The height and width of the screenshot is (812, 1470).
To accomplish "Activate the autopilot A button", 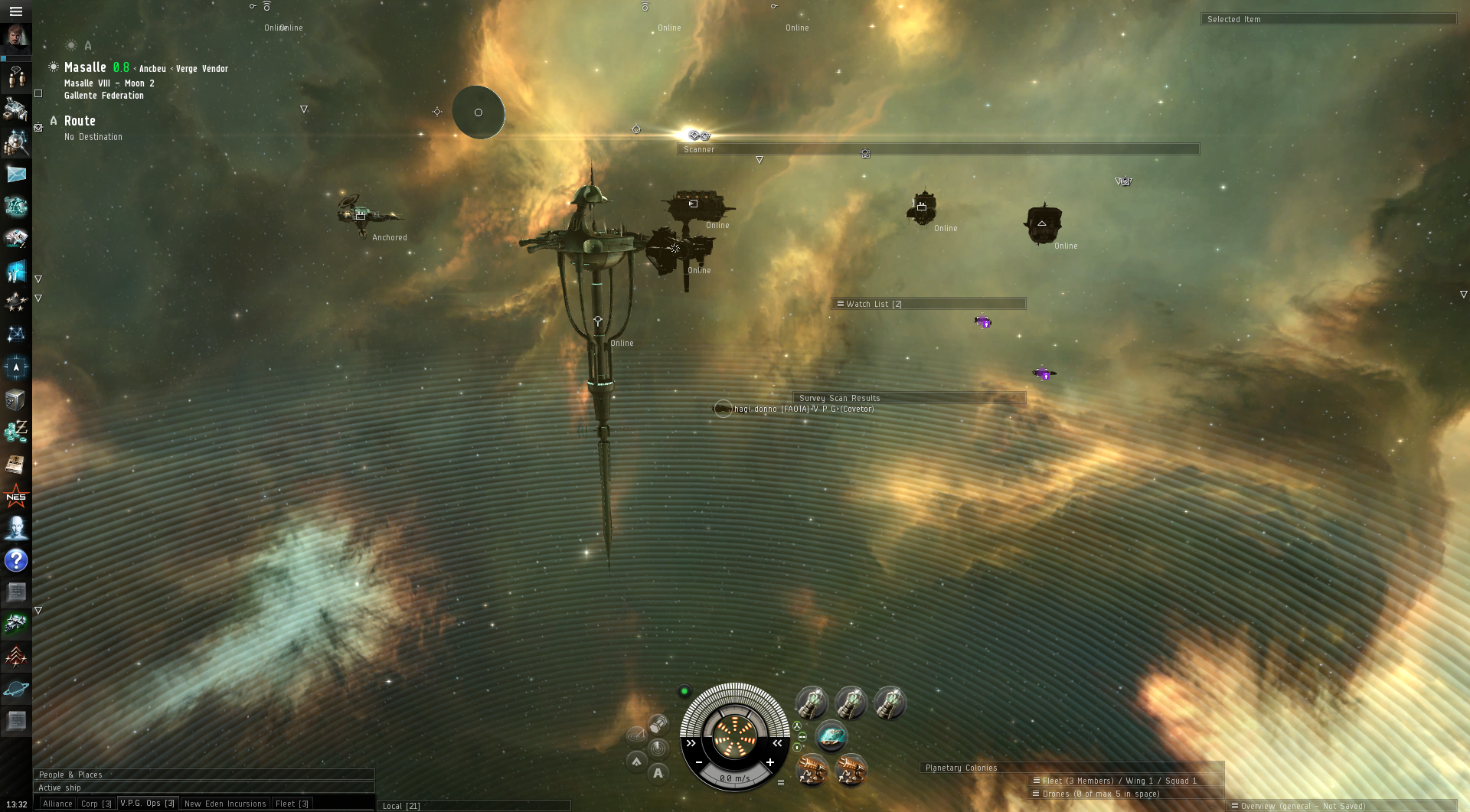I will point(658,773).
